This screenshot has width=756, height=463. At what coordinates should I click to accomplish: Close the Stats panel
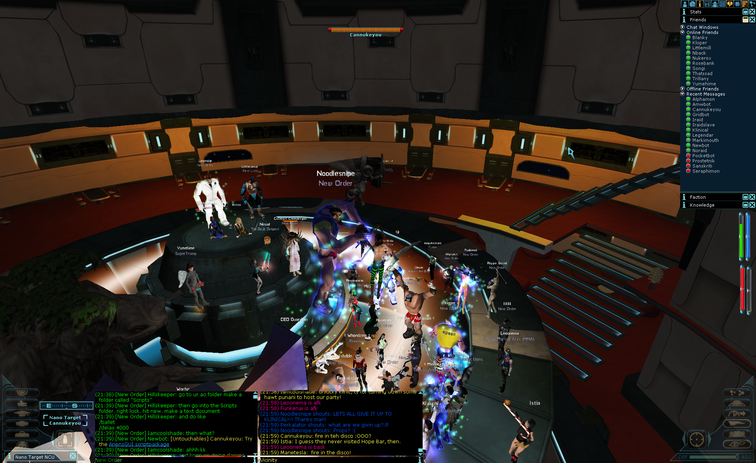(751, 9)
